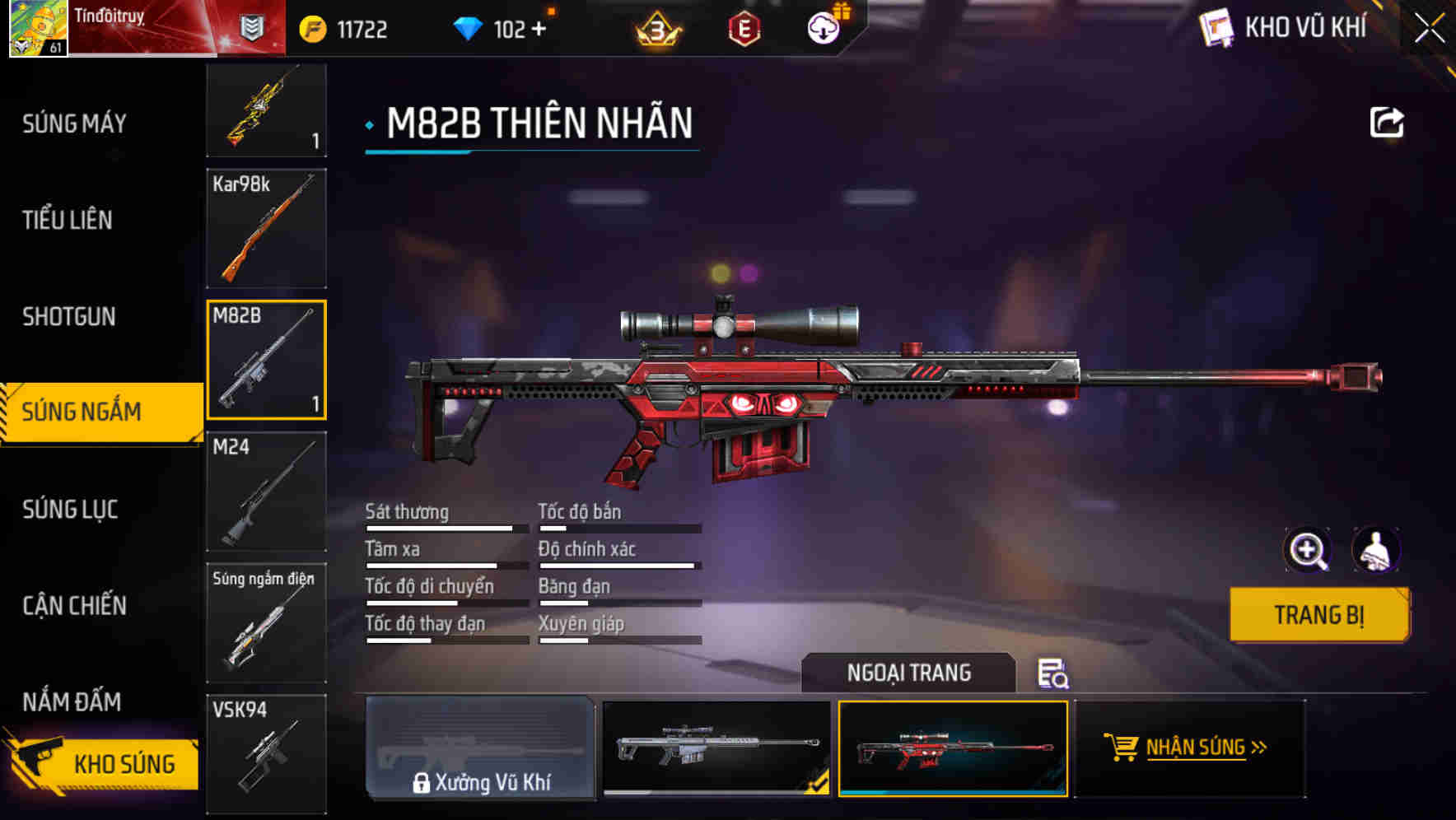Open the Ngoại Trang tab

pyautogui.click(x=909, y=673)
